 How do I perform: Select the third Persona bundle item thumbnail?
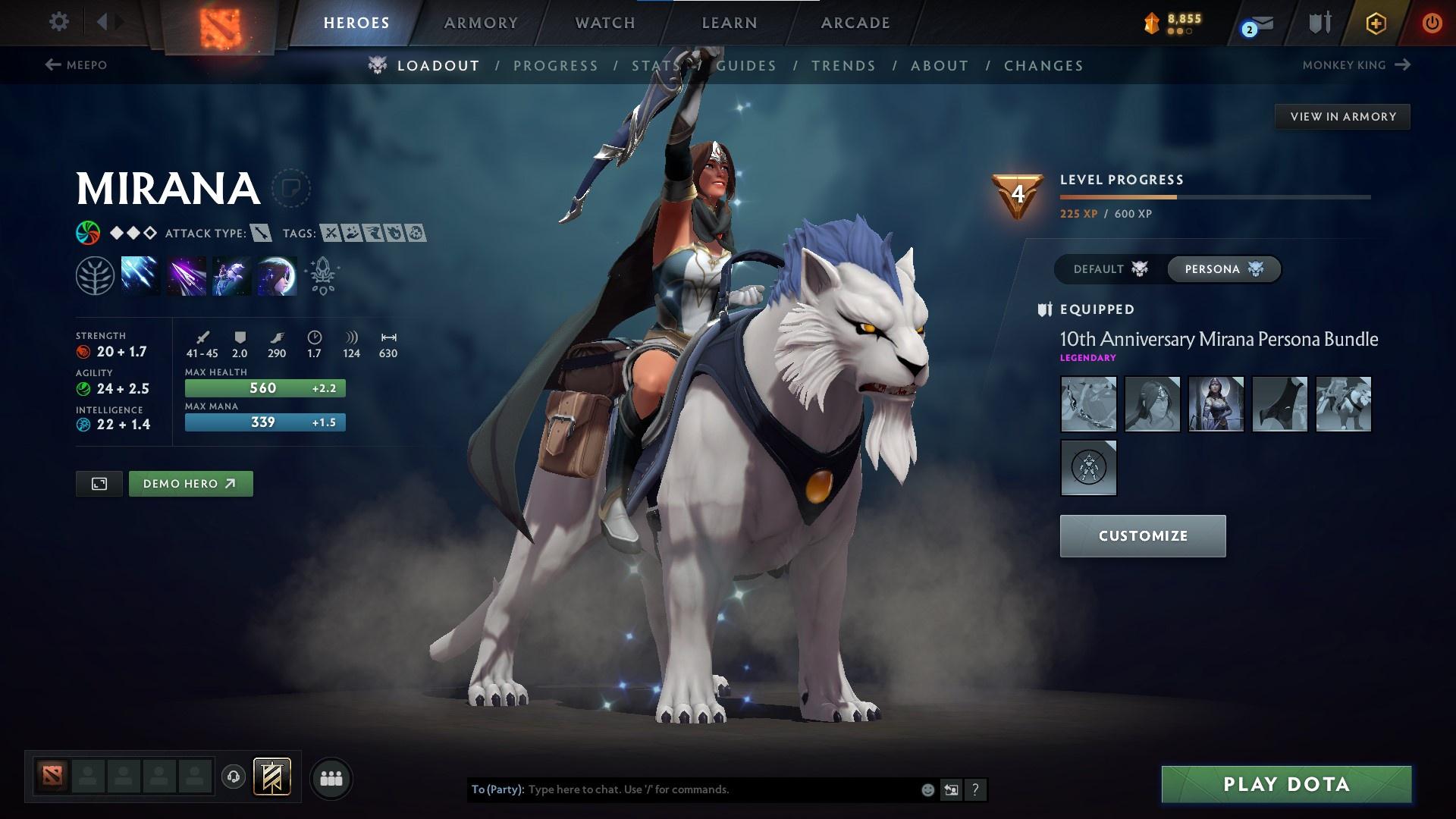tap(1216, 404)
